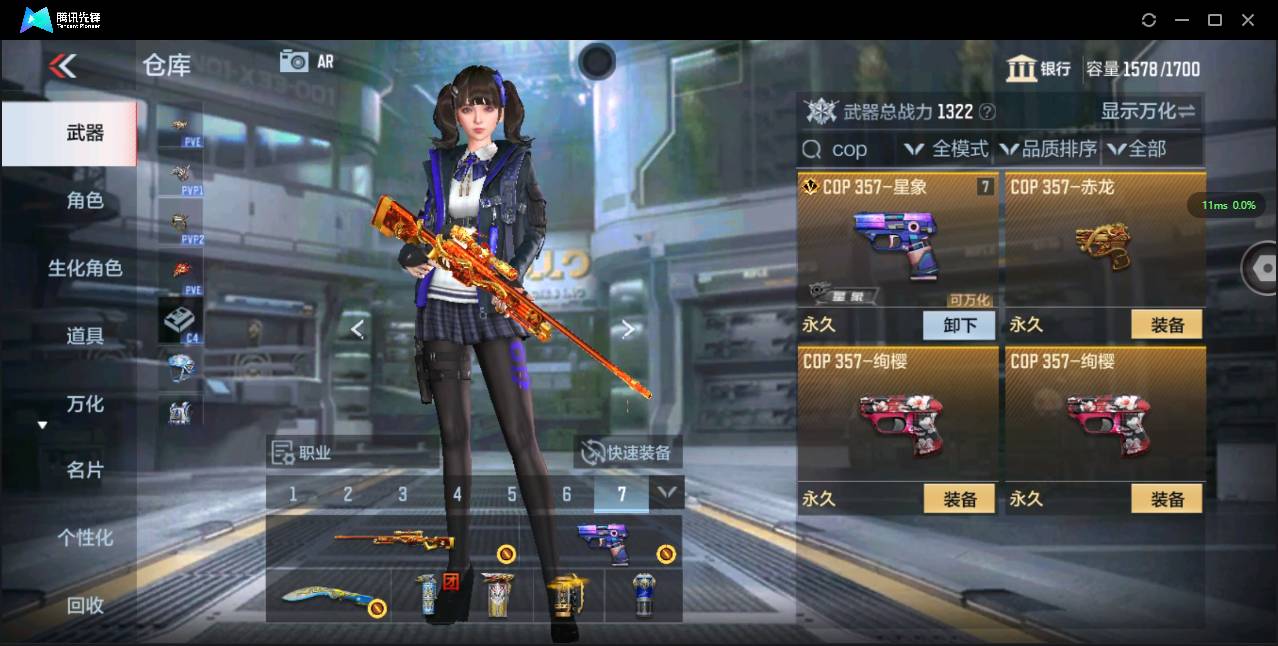Open the 银行 bank
1278x646 pixels.
coord(1038,69)
